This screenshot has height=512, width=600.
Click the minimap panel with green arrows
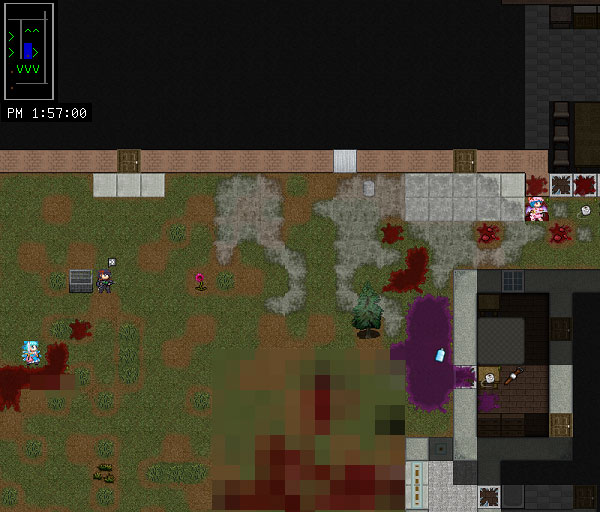point(30,50)
